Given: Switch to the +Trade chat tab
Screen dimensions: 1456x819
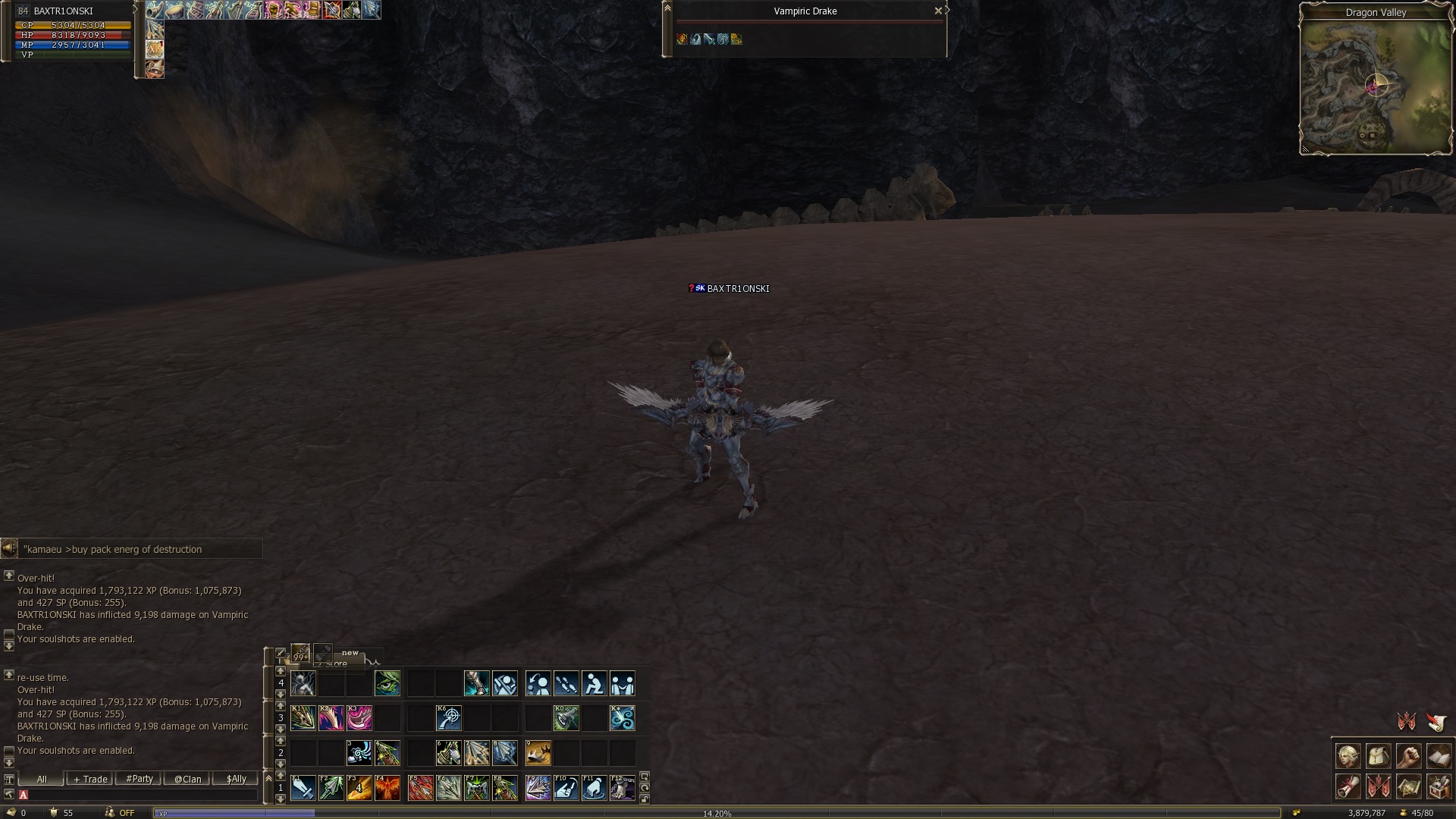Looking at the screenshot, I should tap(90, 779).
